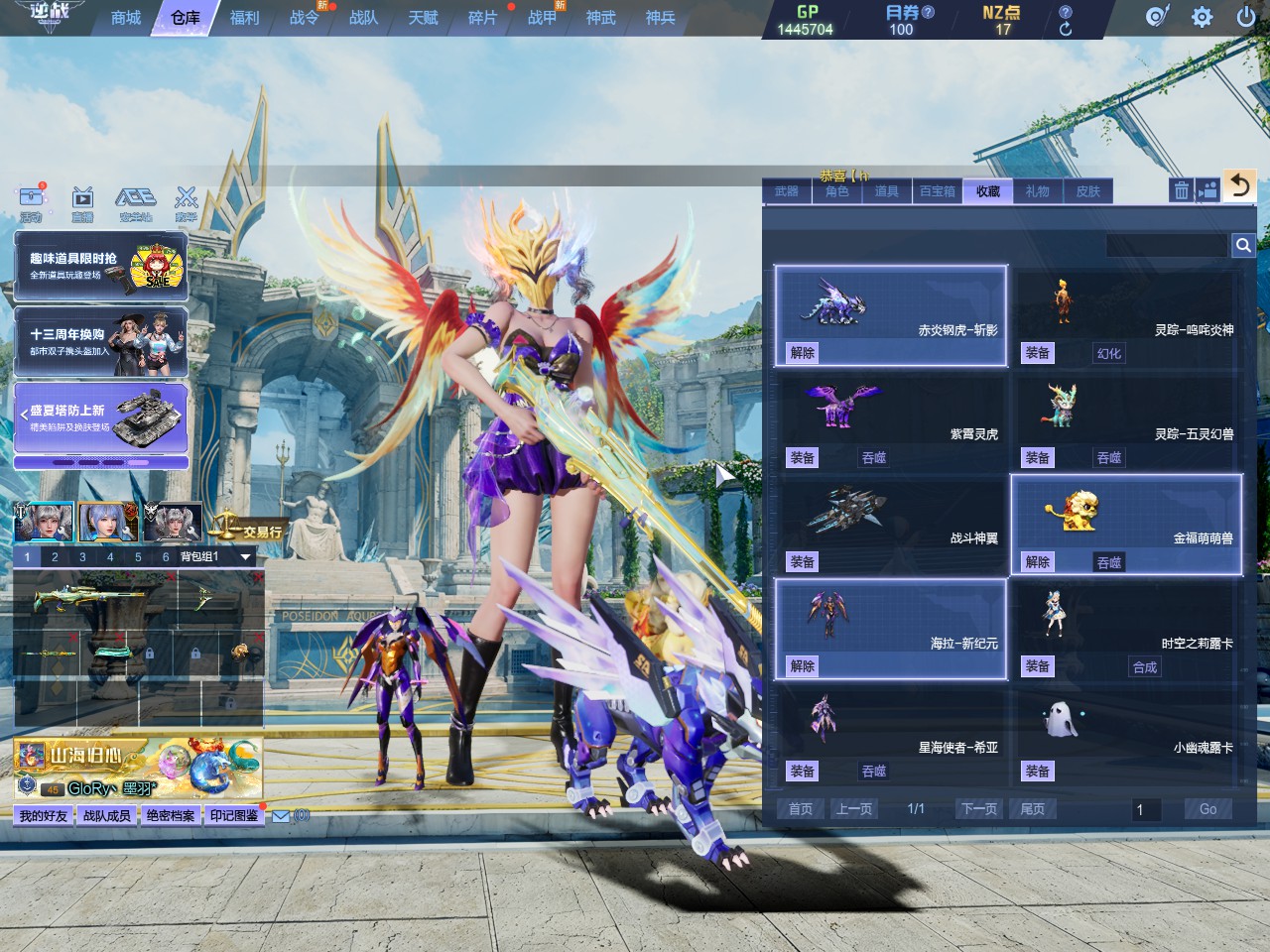This screenshot has height=952, width=1270.
Task: Switch to the 武器 weapons tab
Action: point(787,191)
